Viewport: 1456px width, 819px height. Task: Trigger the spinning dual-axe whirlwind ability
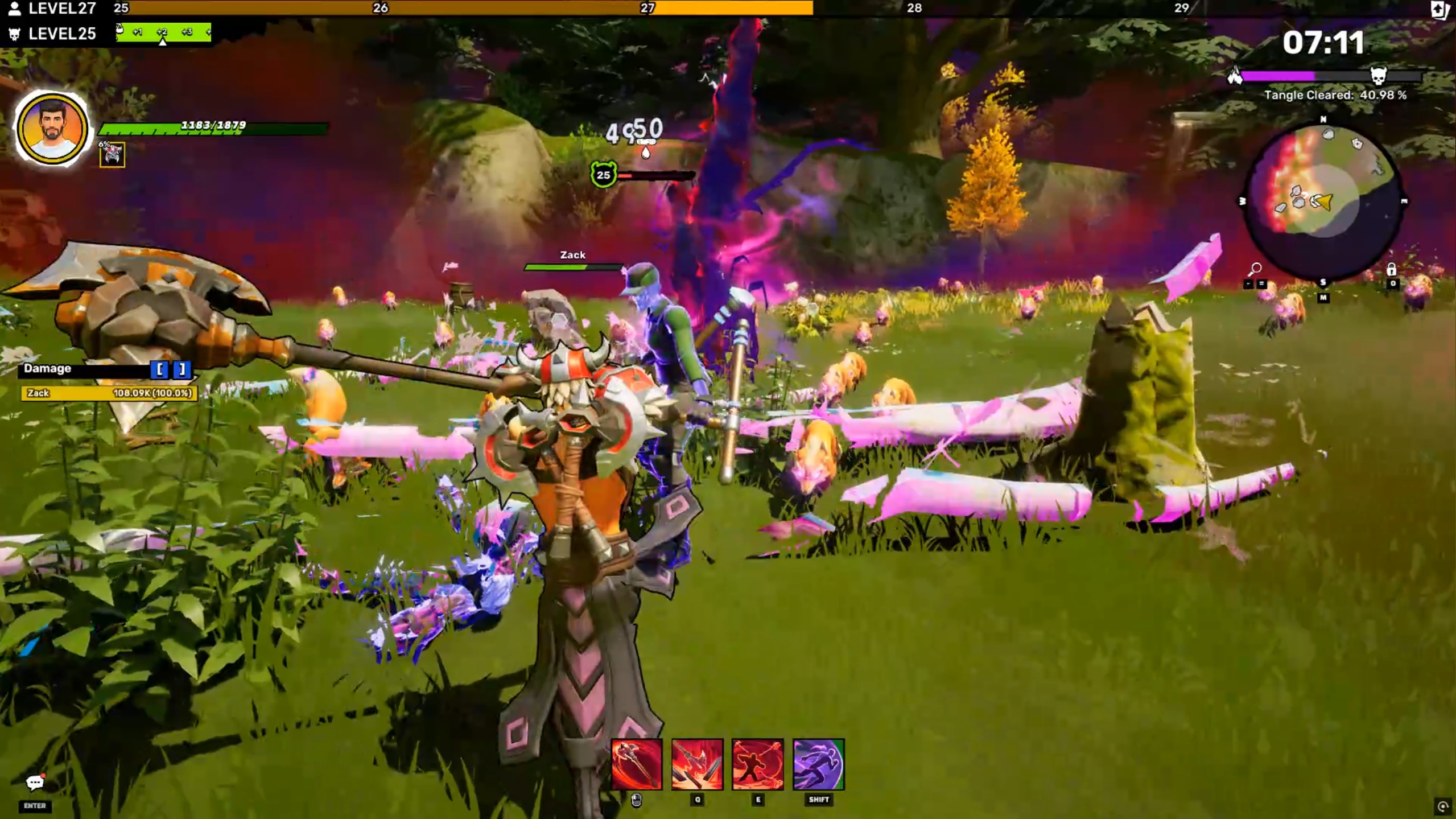[x=757, y=764]
